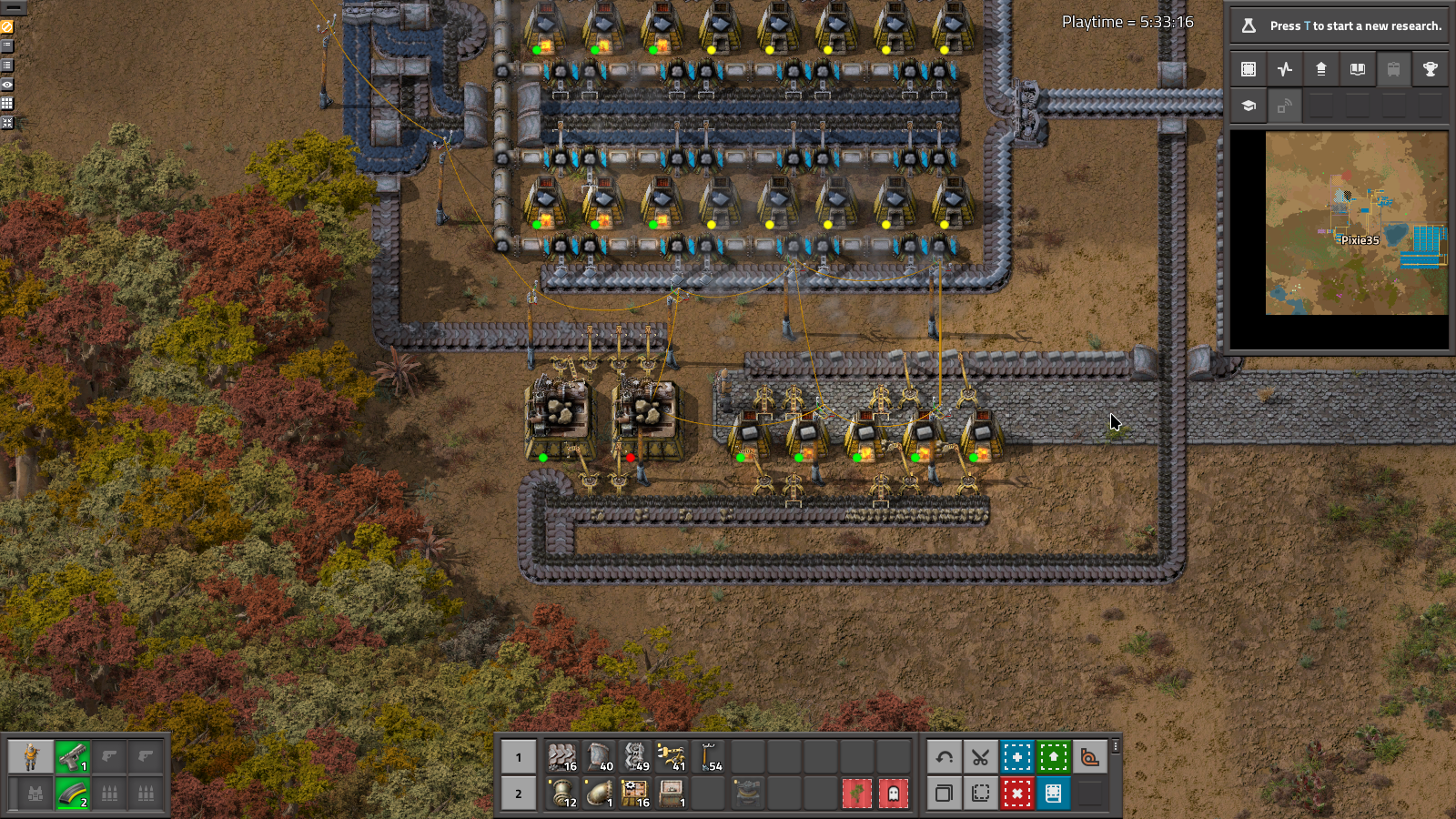Pick the electric pole slot with 54
The height and width of the screenshot is (819, 1456).
pos(709,756)
